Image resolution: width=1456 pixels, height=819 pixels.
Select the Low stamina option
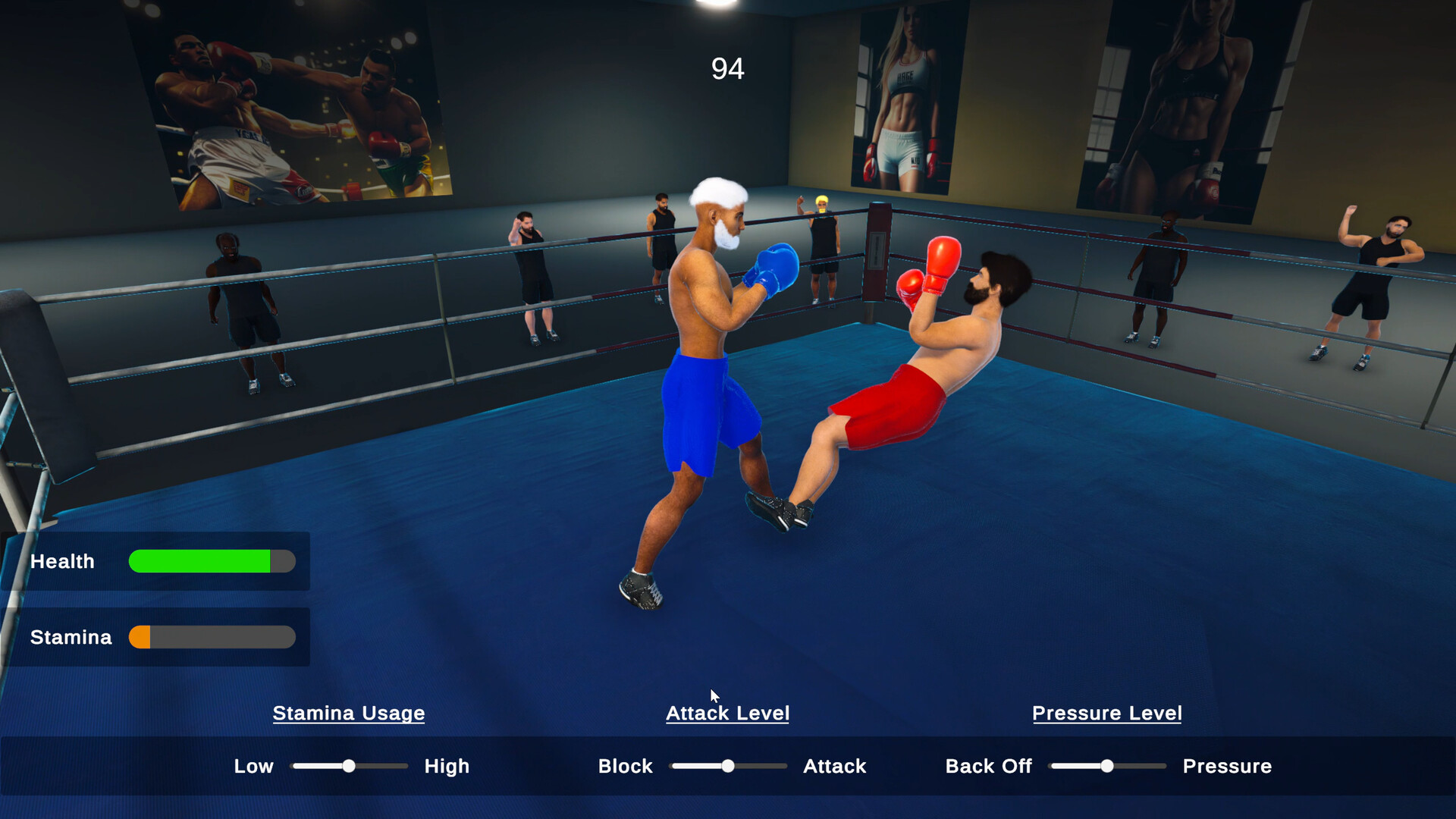coord(253,766)
